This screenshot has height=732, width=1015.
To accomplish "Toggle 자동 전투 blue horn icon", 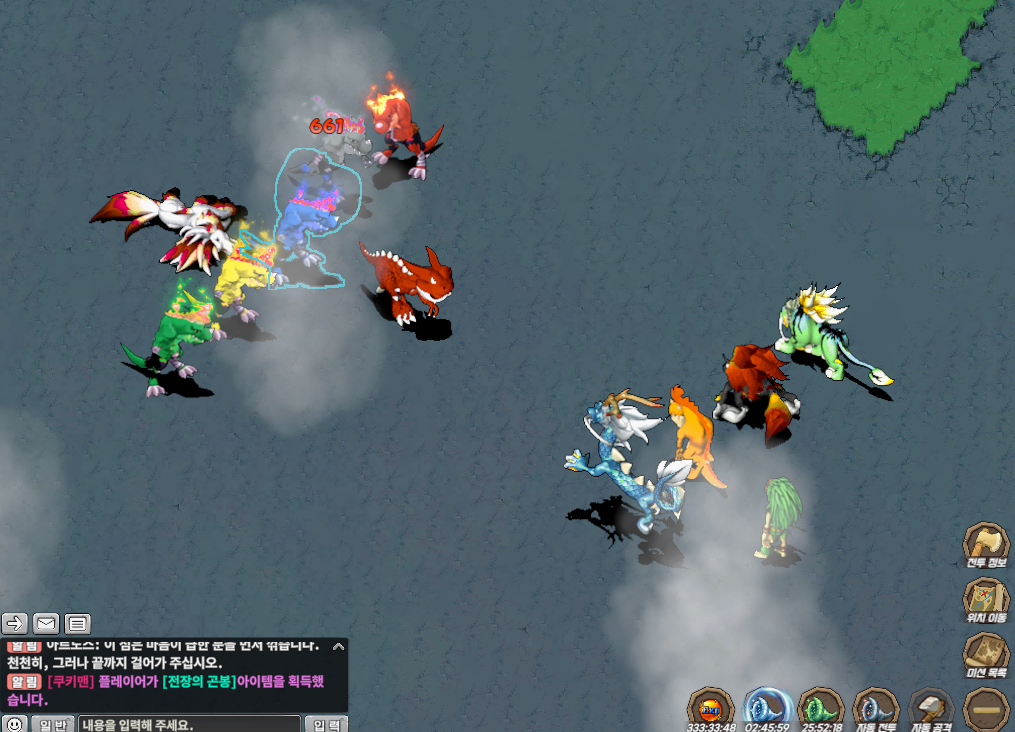I will pyautogui.click(x=876, y=709).
